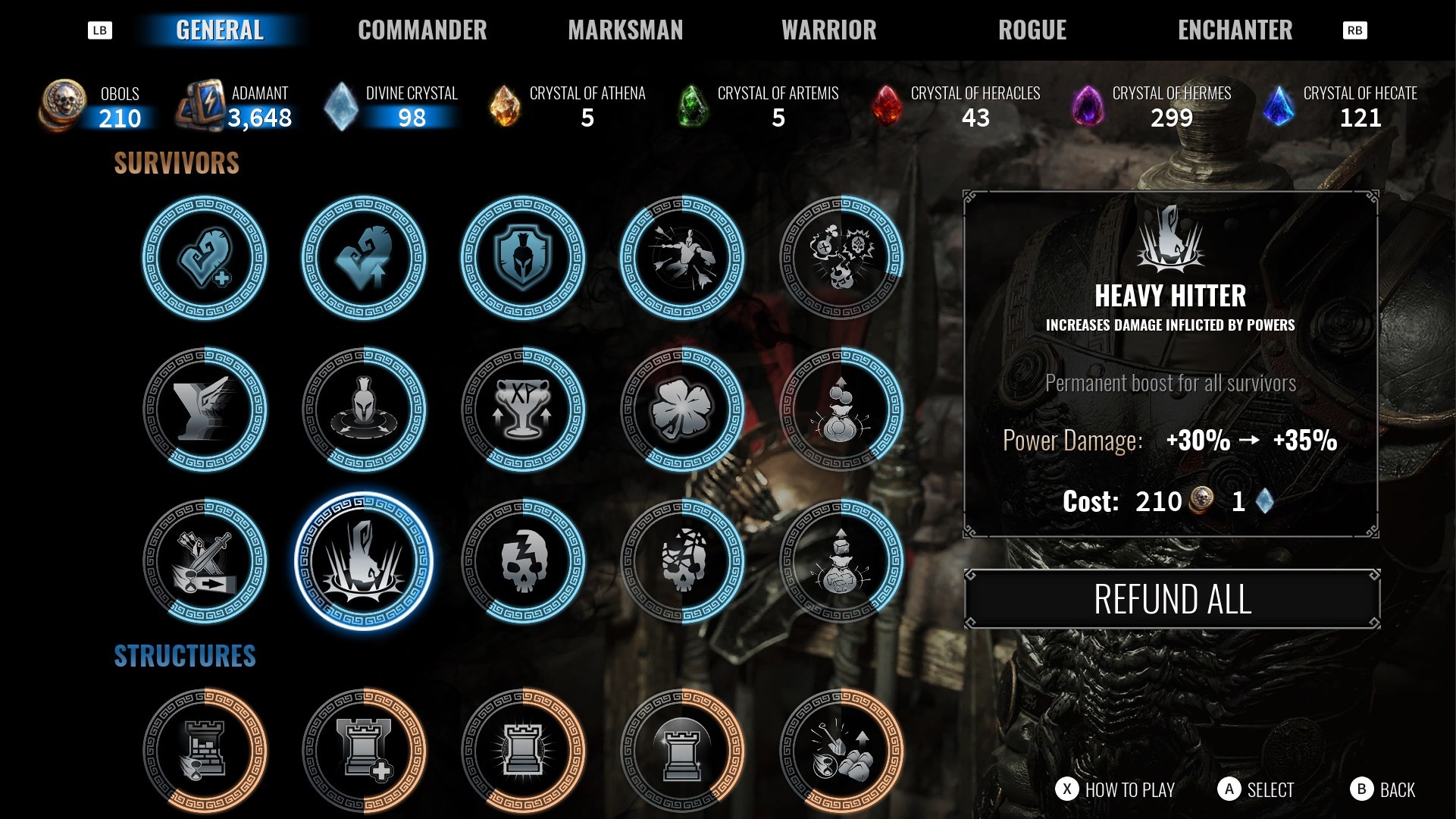Show the Rogue tab
Image resolution: width=1456 pixels, height=819 pixels.
pyautogui.click(x=1032, y=30)
